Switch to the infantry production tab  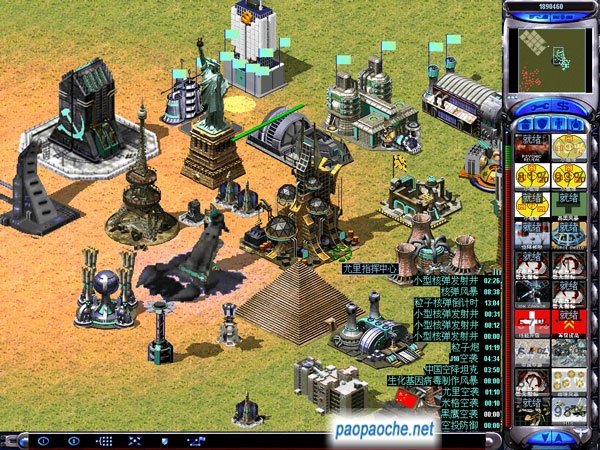click(x=557, y=124)
